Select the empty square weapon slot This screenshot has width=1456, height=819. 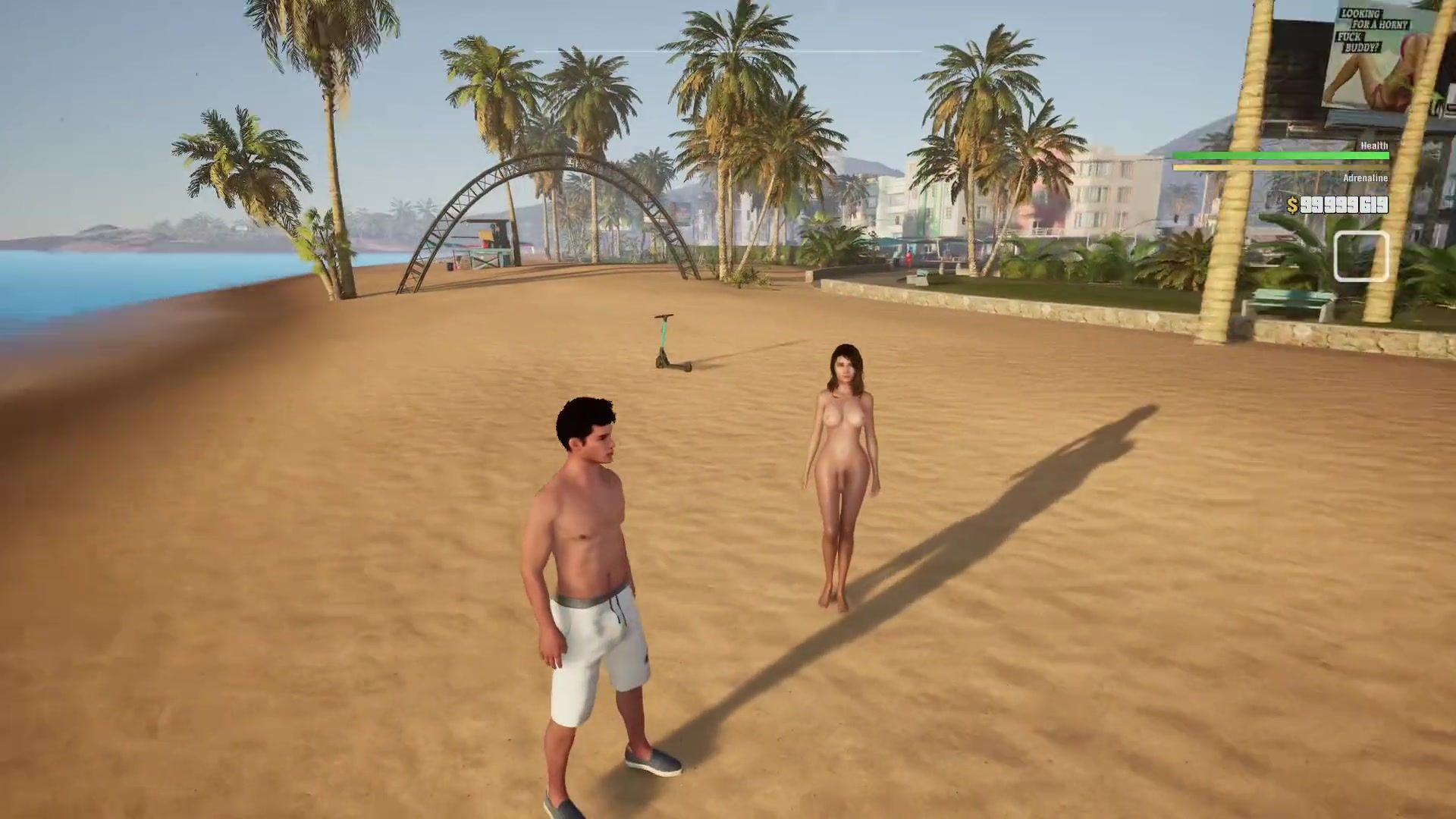click(1361, 257)
